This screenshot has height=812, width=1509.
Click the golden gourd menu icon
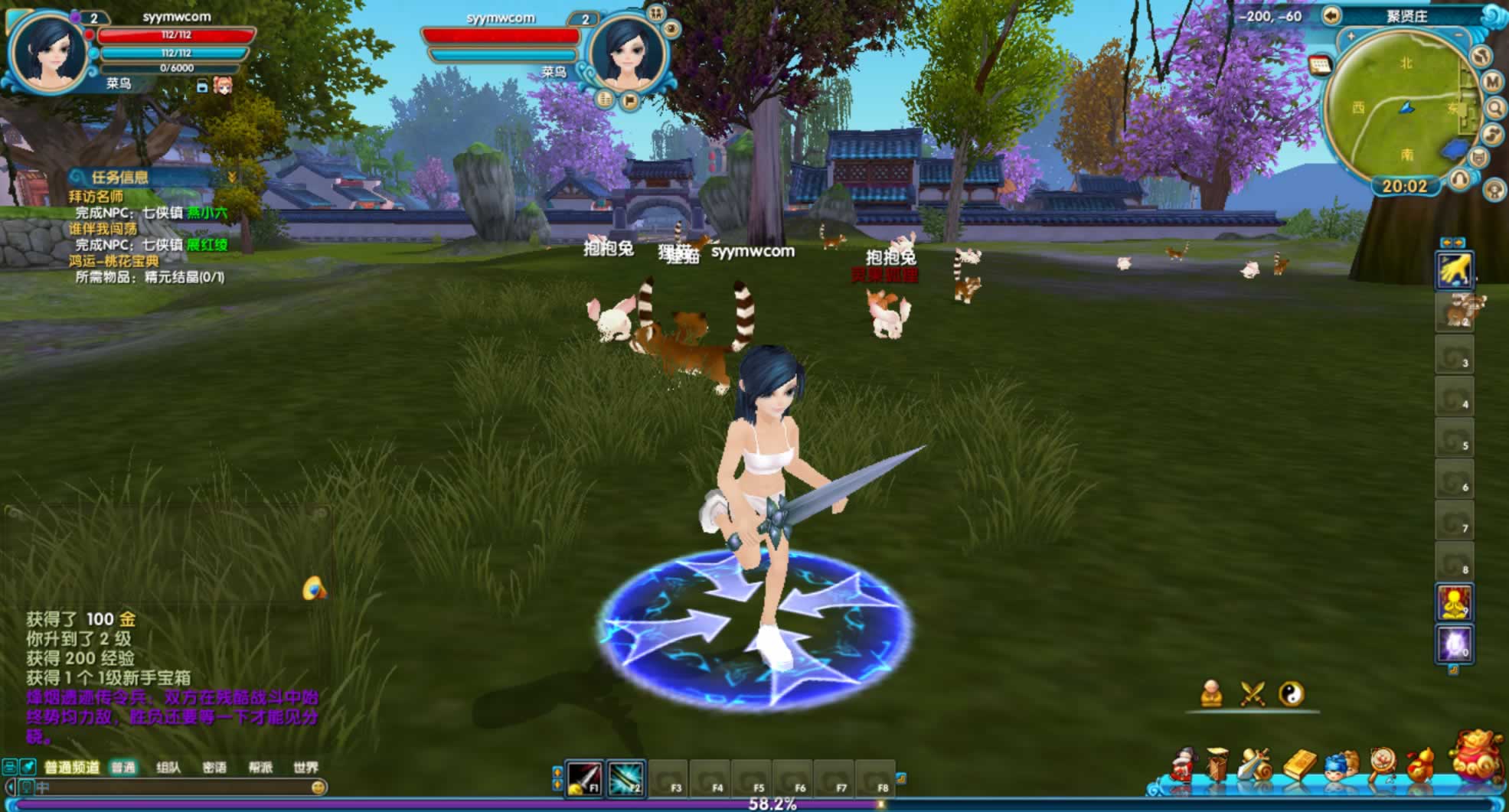(1421, 764)
